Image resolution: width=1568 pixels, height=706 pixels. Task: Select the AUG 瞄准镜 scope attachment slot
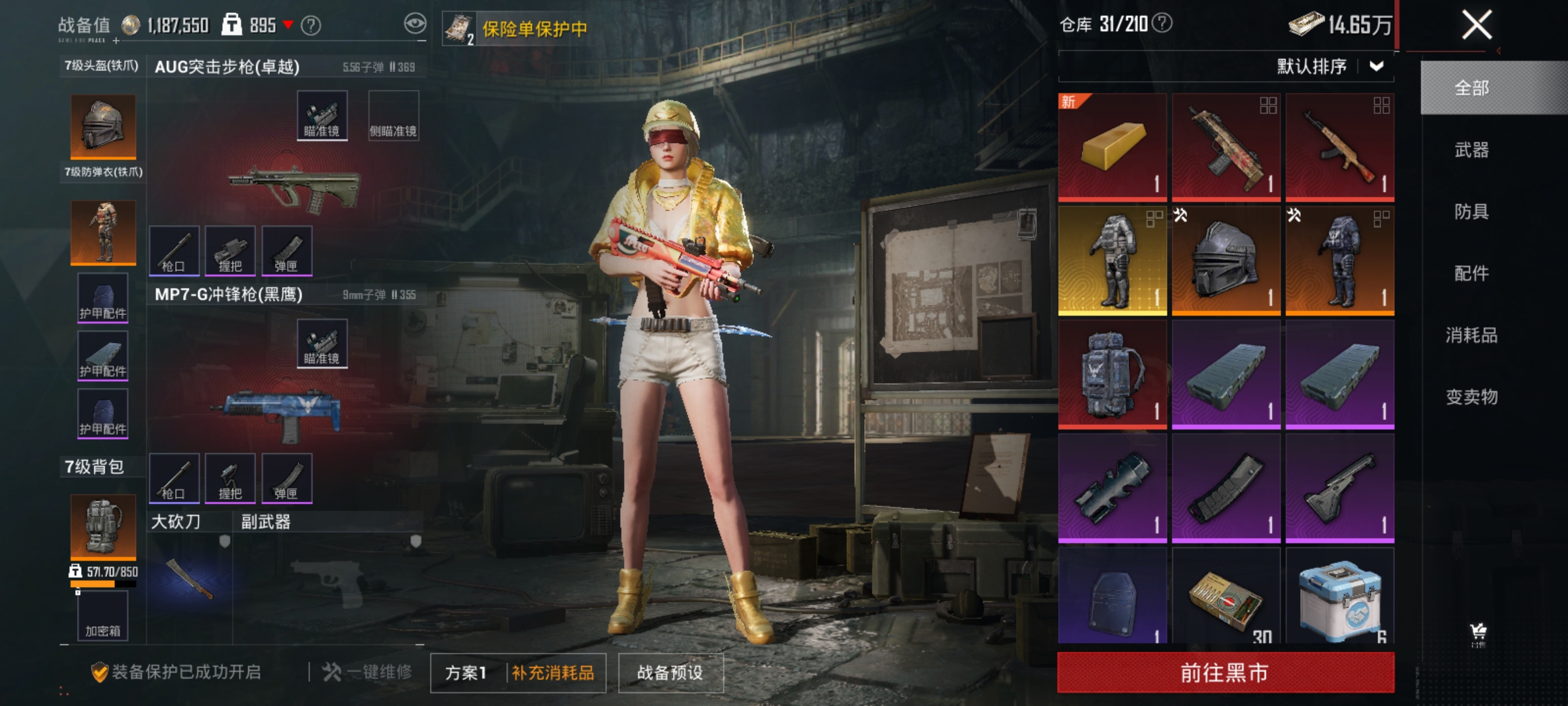(x=321, y=116)
